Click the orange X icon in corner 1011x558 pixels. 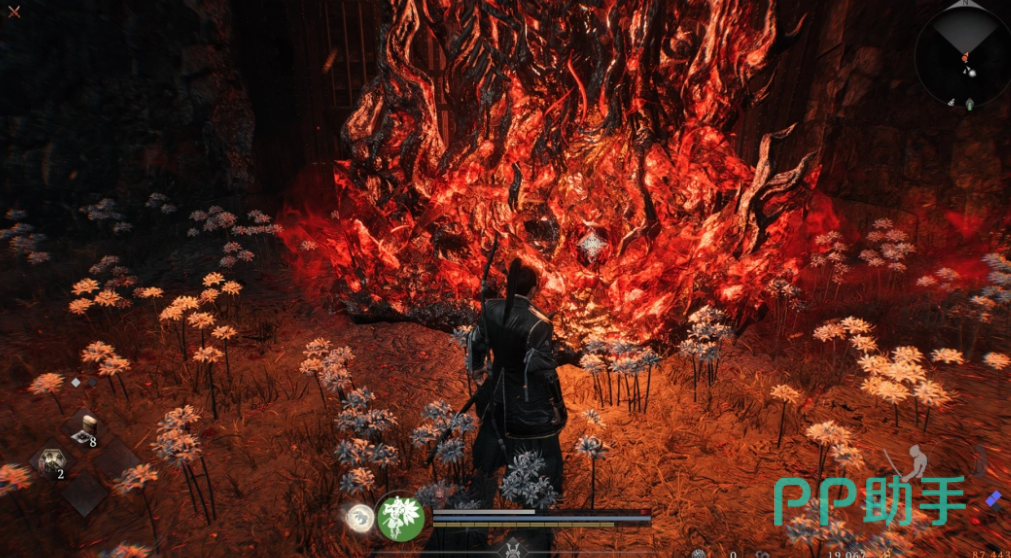[x=14, y=12]
